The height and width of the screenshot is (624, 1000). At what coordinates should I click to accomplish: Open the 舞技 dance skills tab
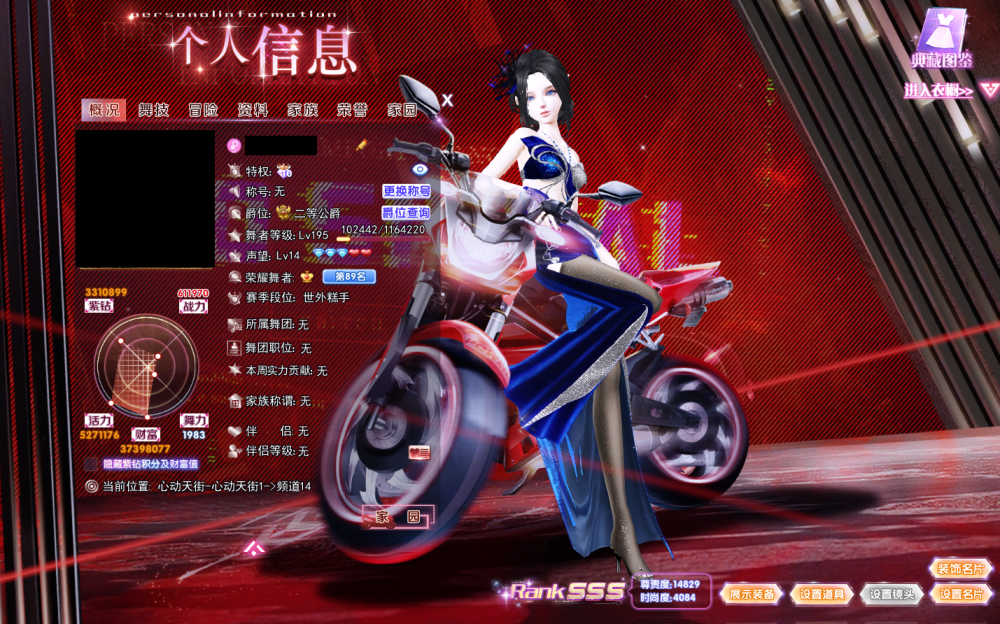pyautogui.click(x=153, y=110)
